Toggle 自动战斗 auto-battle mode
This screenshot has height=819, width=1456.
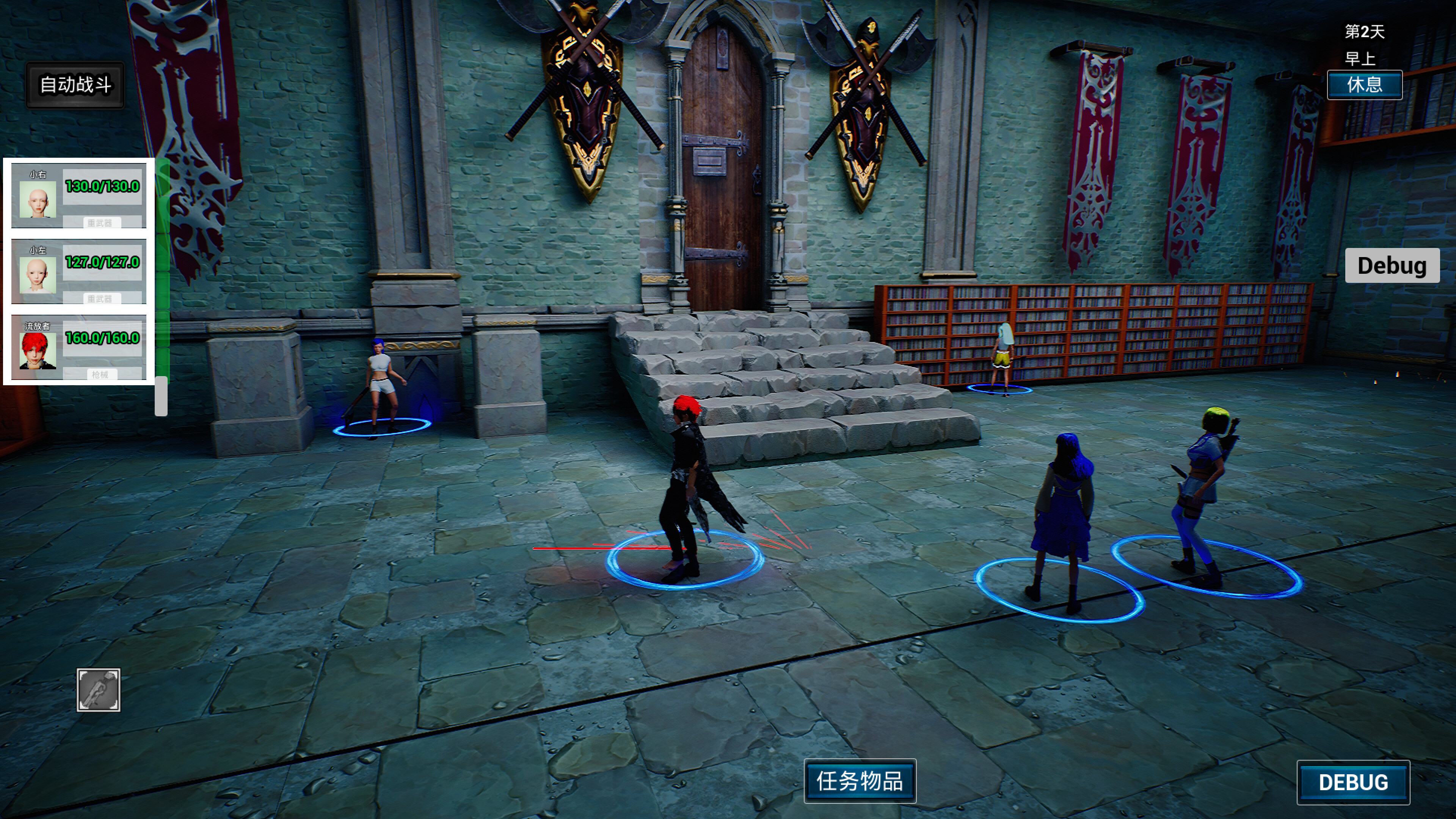76,84
